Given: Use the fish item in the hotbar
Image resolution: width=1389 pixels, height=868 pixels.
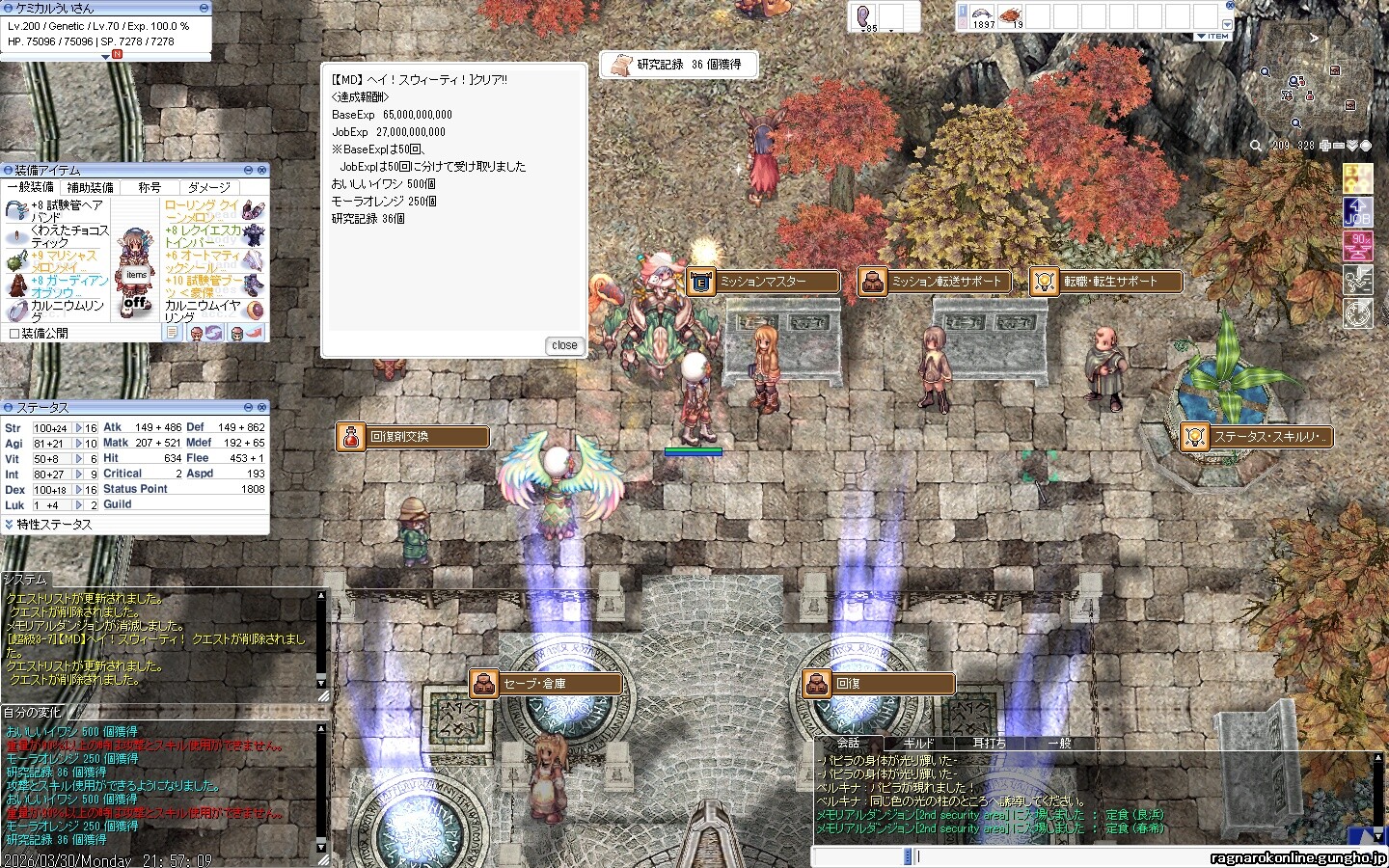Looking at the screenshot, I should [982, 16].
